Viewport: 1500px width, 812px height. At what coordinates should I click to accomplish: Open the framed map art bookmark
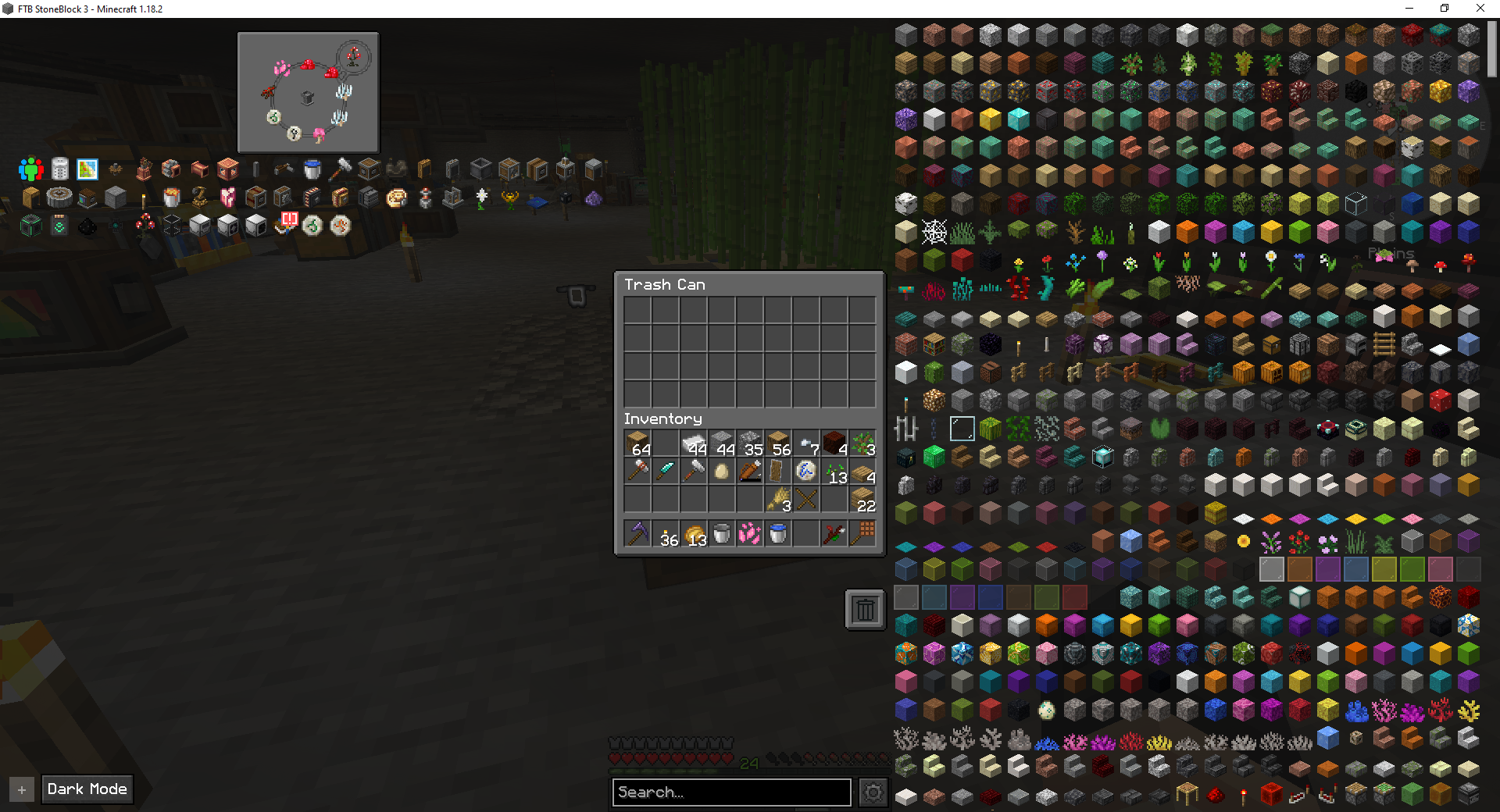tap(87, 169)
